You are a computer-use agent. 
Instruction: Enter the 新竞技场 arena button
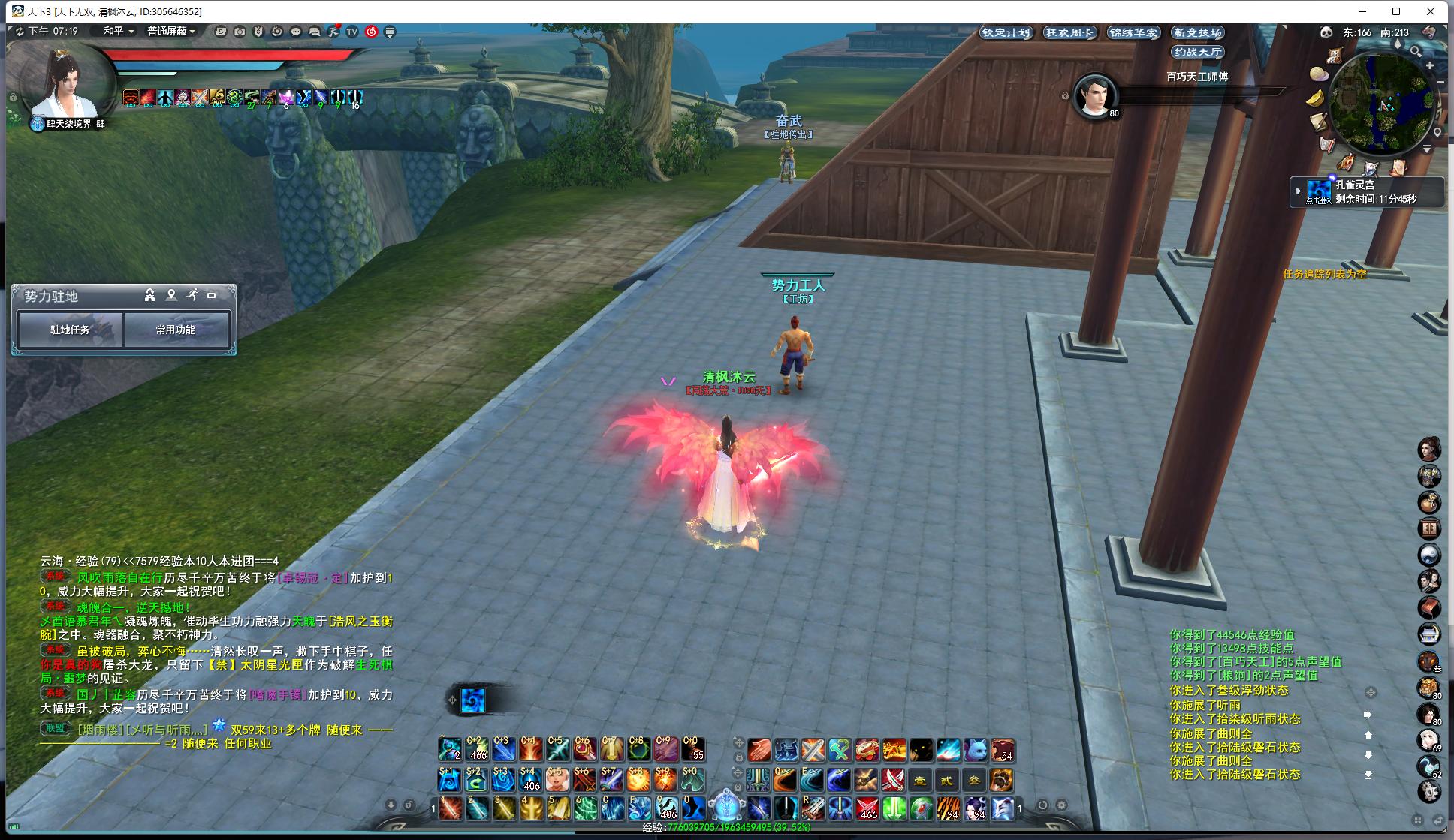pos(1198,32)
